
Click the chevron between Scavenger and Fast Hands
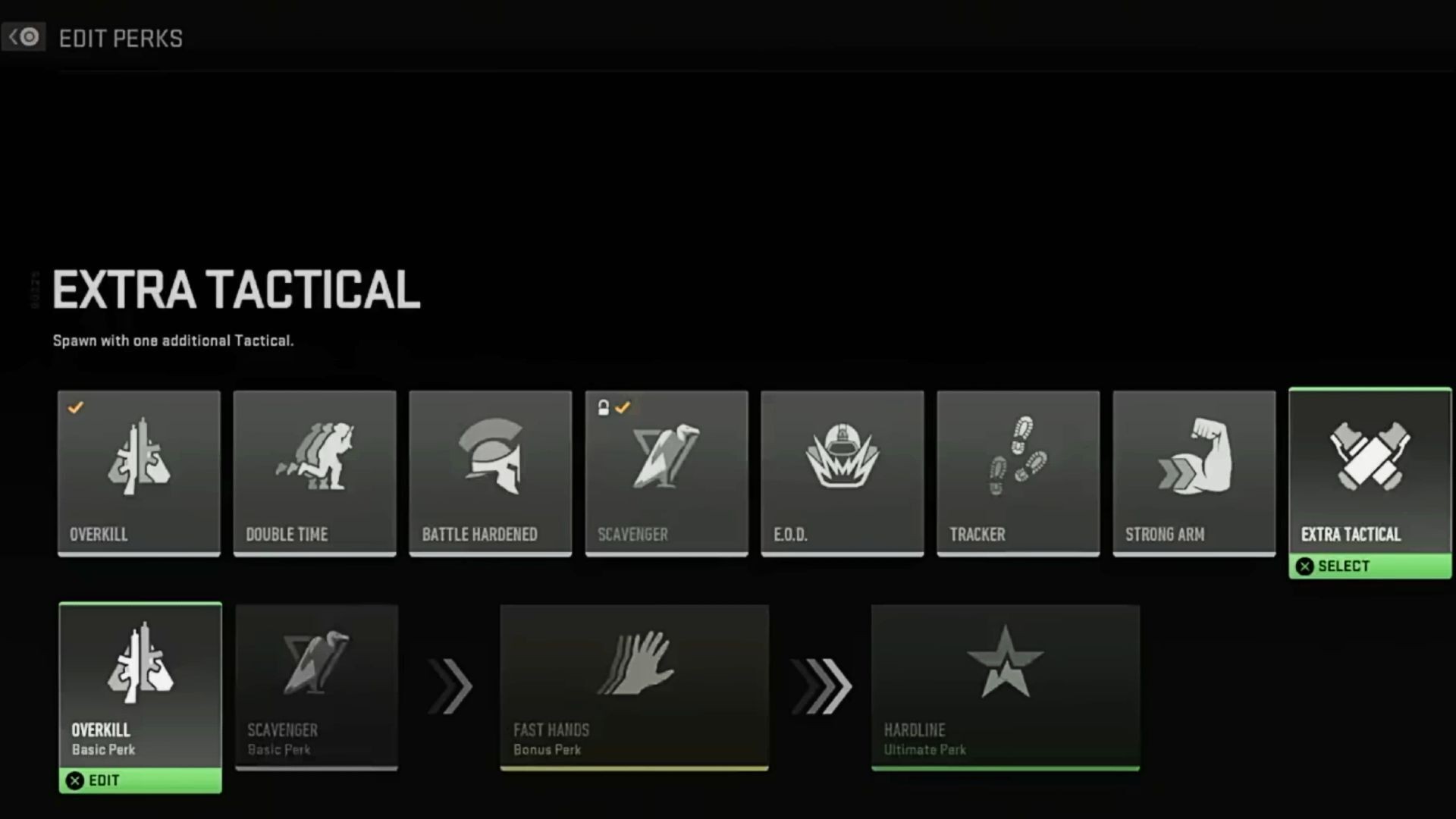pos(449,686)
